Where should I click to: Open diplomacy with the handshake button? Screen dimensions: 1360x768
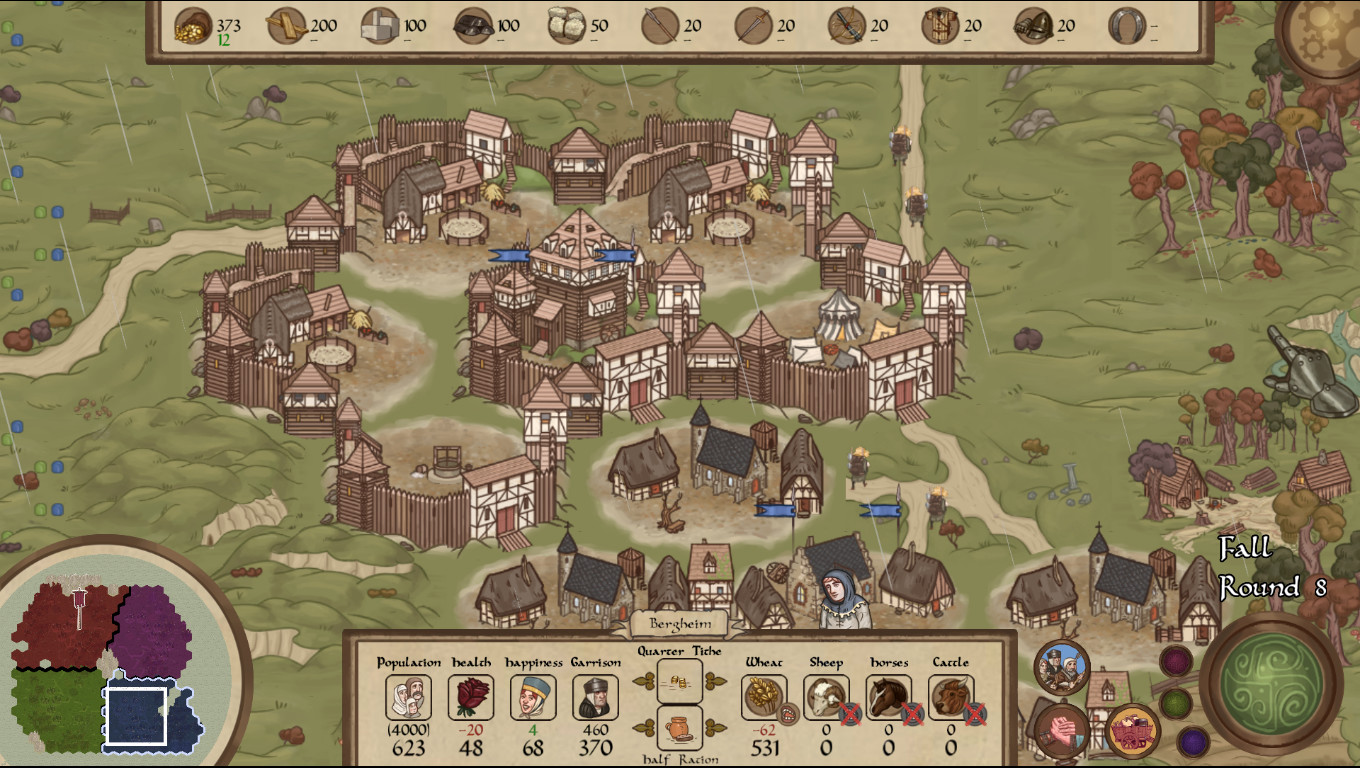1061,729
